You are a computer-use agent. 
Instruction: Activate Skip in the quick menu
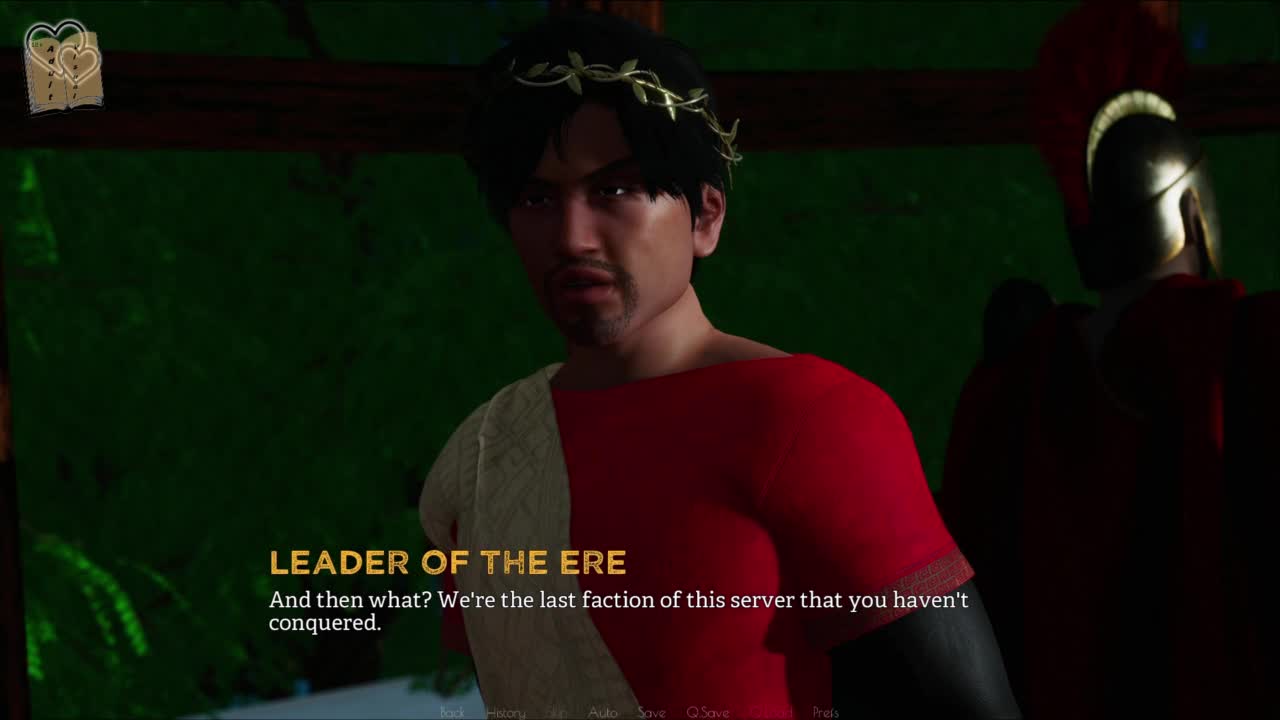pyautogui.click(x=557, y=712)
